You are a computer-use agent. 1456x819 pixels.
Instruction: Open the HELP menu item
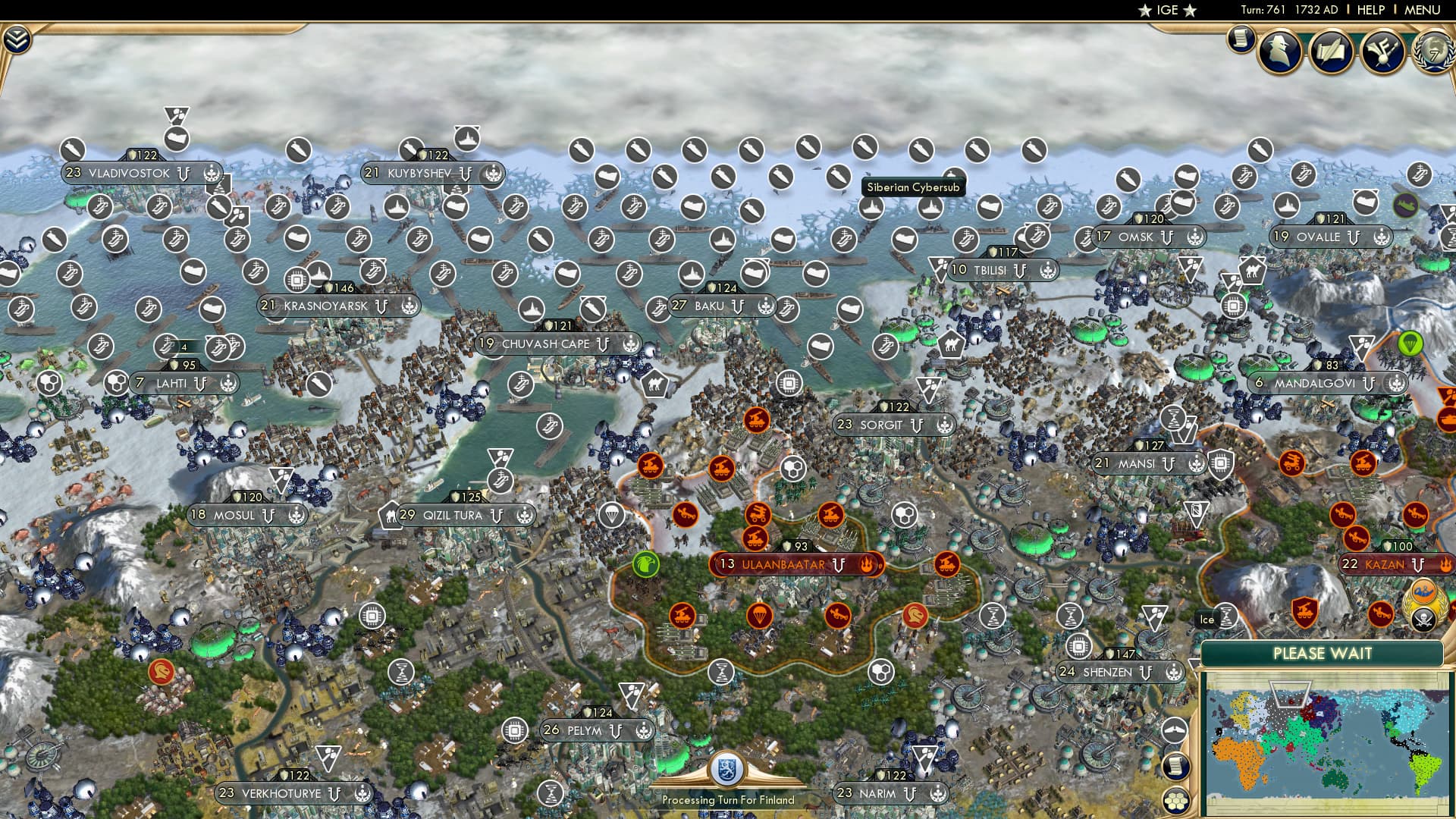(x=1369, y=11)
